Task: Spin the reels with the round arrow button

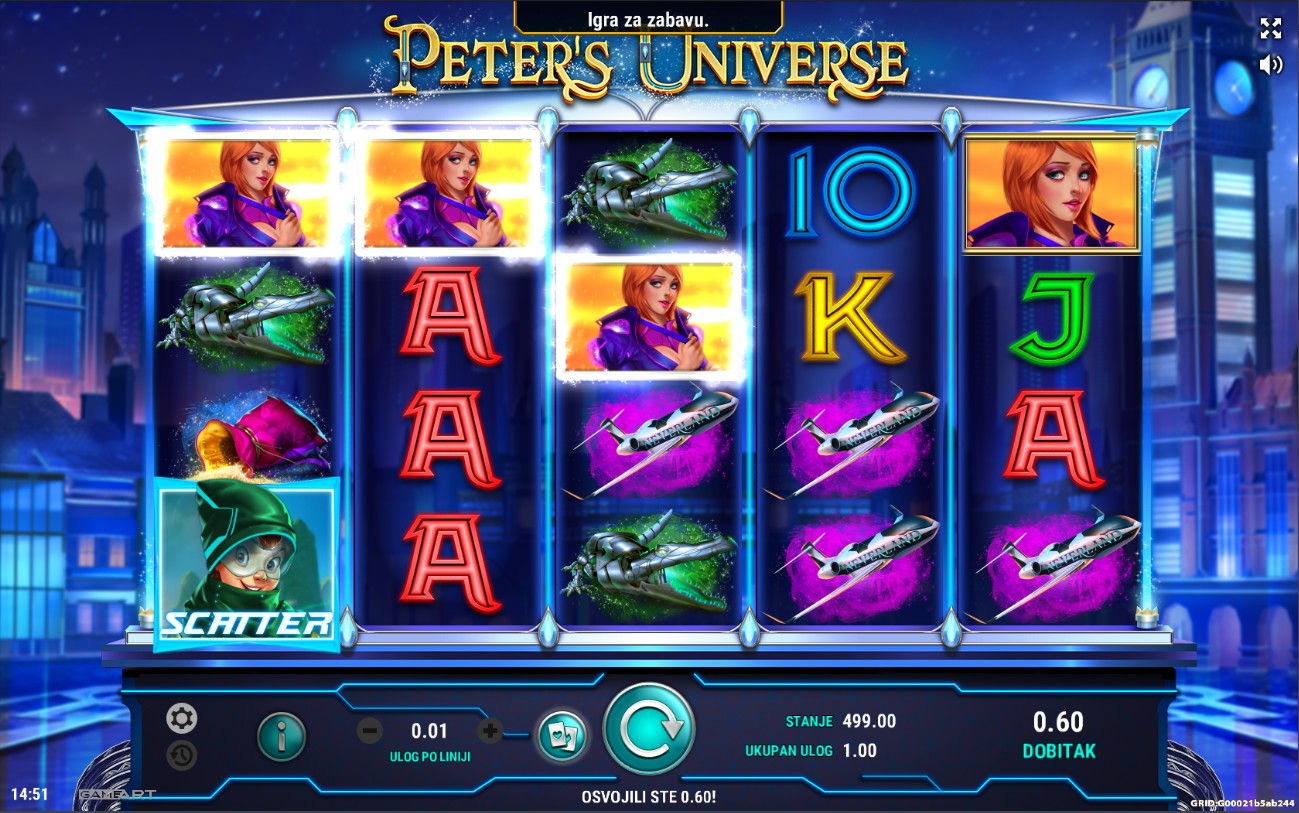Action: [x=649, y=729]
